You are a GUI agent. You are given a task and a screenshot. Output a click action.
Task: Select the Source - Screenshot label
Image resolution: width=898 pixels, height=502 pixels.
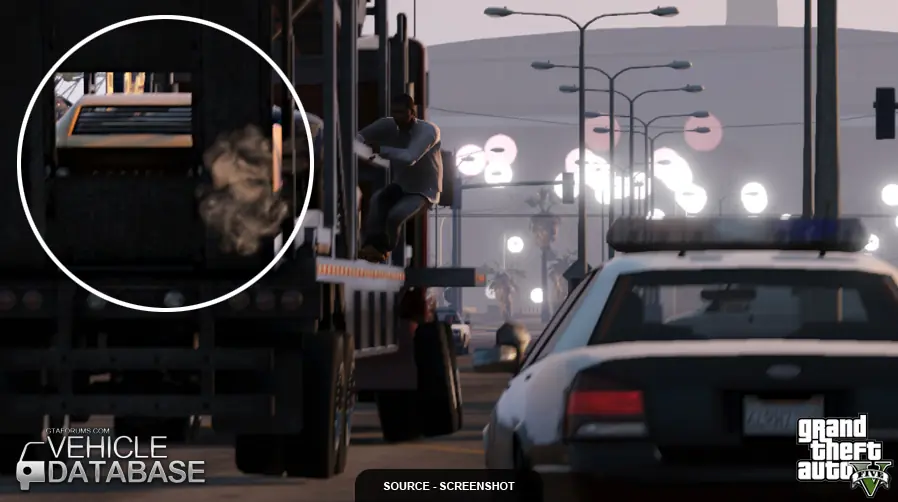point(448,487)
